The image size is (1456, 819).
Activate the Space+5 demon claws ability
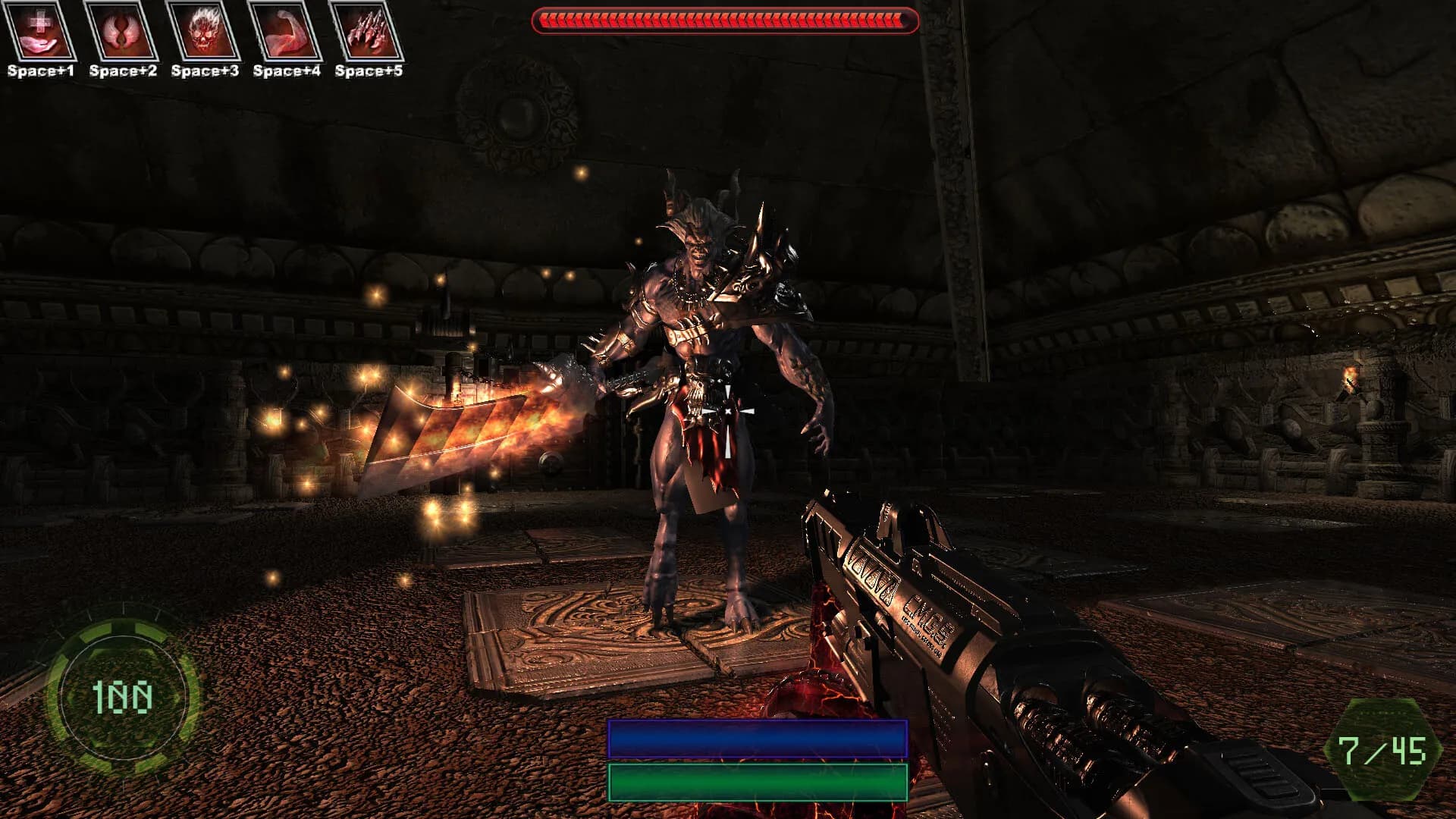pyautogui.click(x=369, y=33)
